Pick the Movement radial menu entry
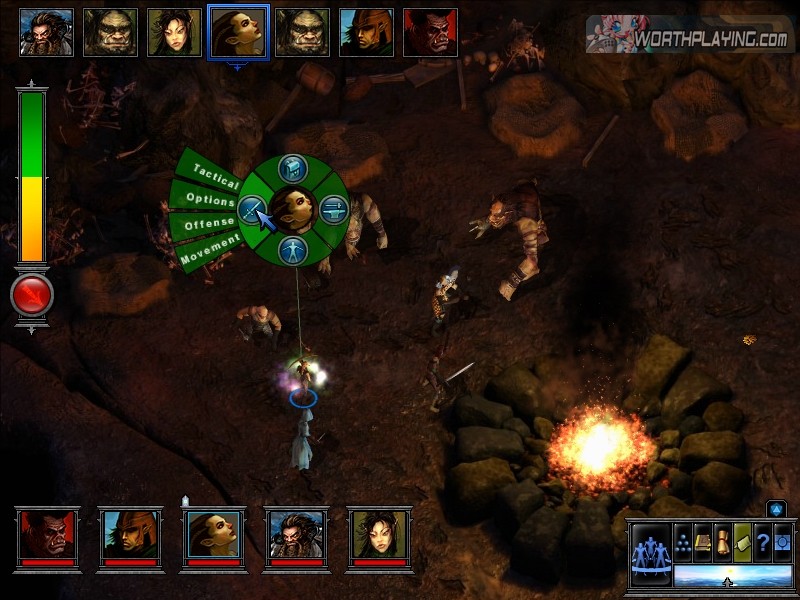Screen dimensions: 800x600 (210, 248)
